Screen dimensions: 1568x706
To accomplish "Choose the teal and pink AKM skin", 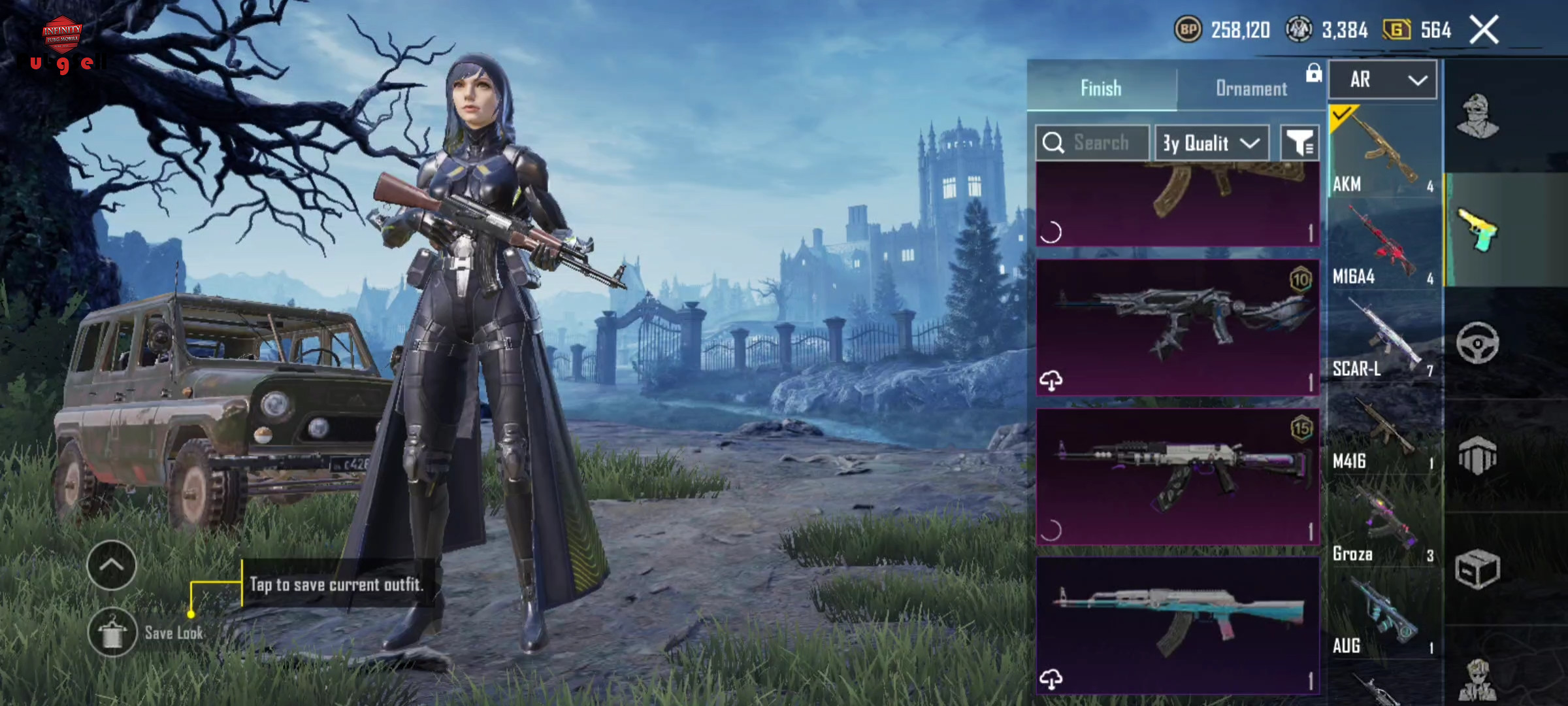I will point(1177,624).
